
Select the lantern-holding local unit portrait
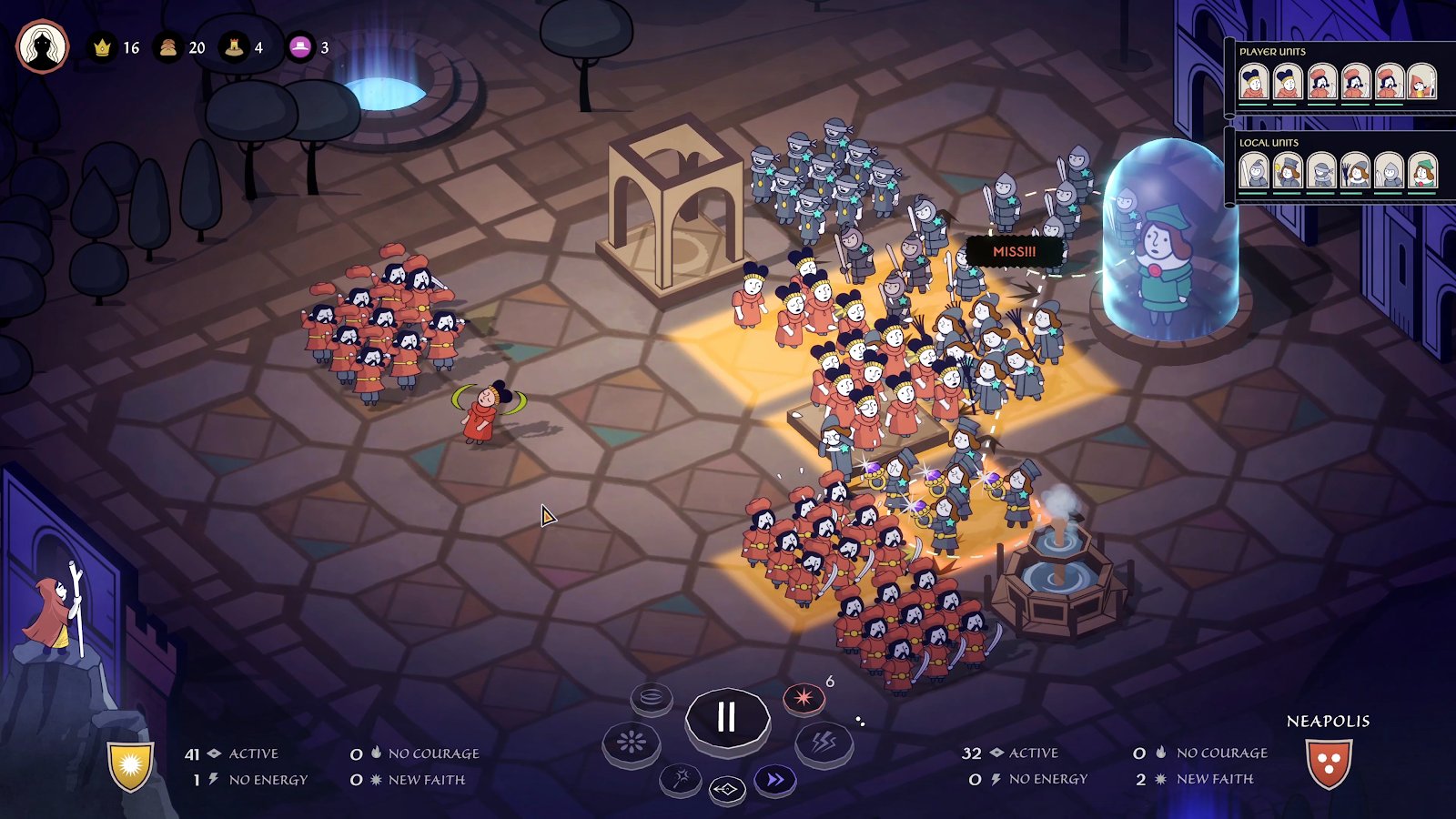[1288, 171]
